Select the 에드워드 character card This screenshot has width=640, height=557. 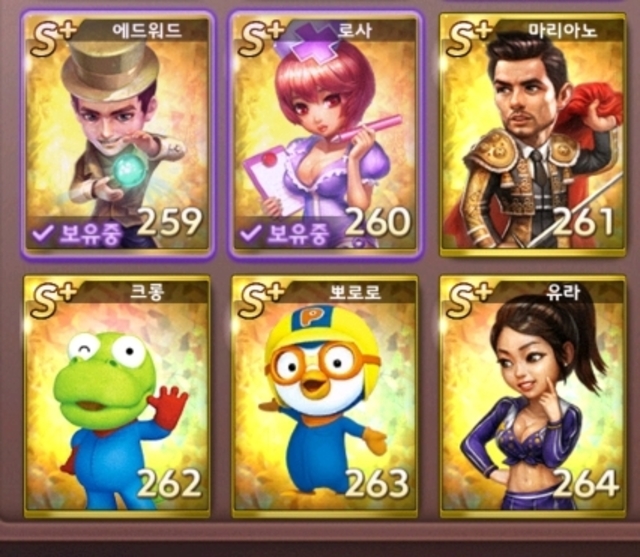point(116,133)
